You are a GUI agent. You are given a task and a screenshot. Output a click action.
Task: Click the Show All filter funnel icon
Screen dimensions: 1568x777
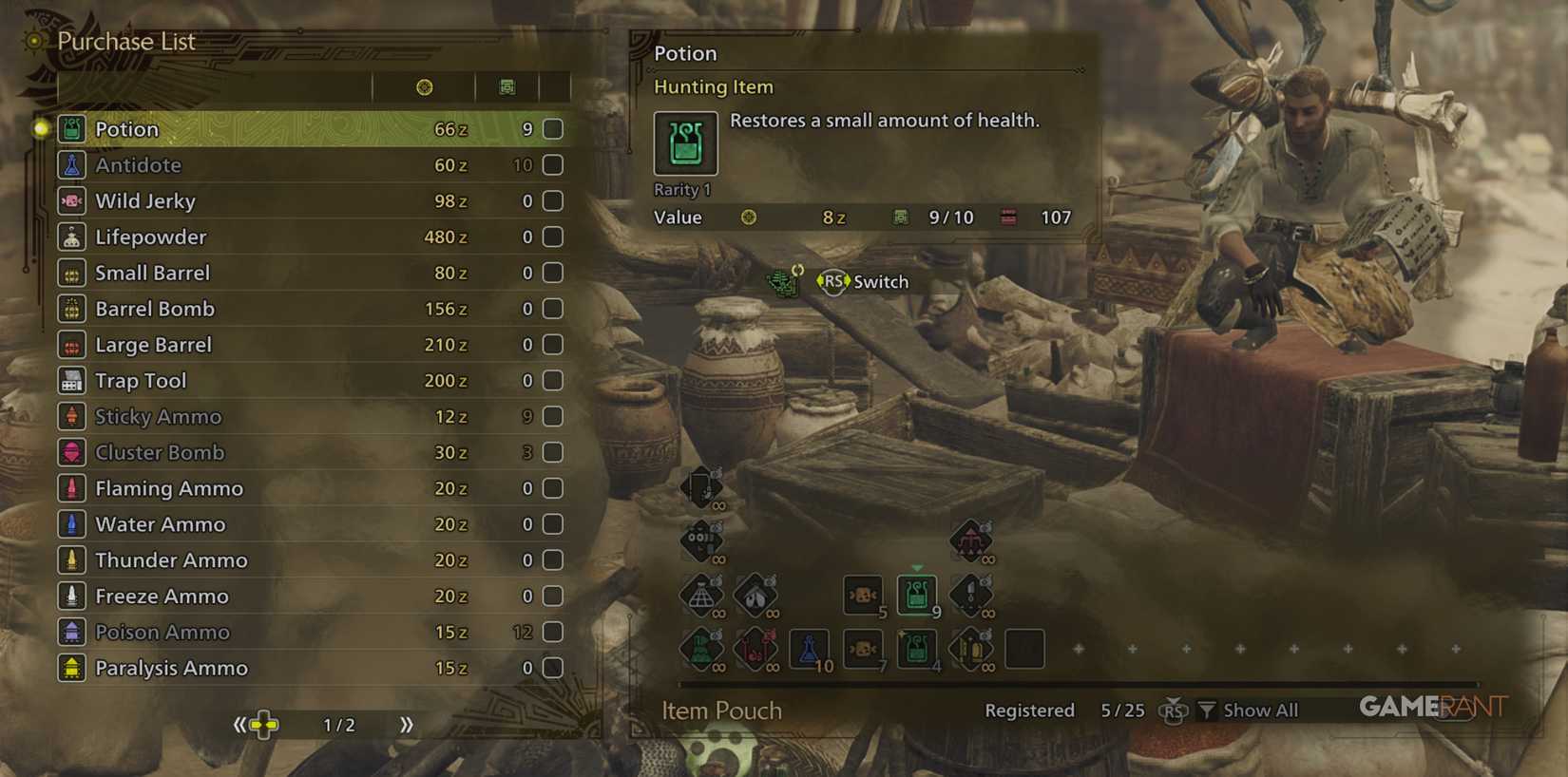pyautogui.click(x=1207, y=710)
